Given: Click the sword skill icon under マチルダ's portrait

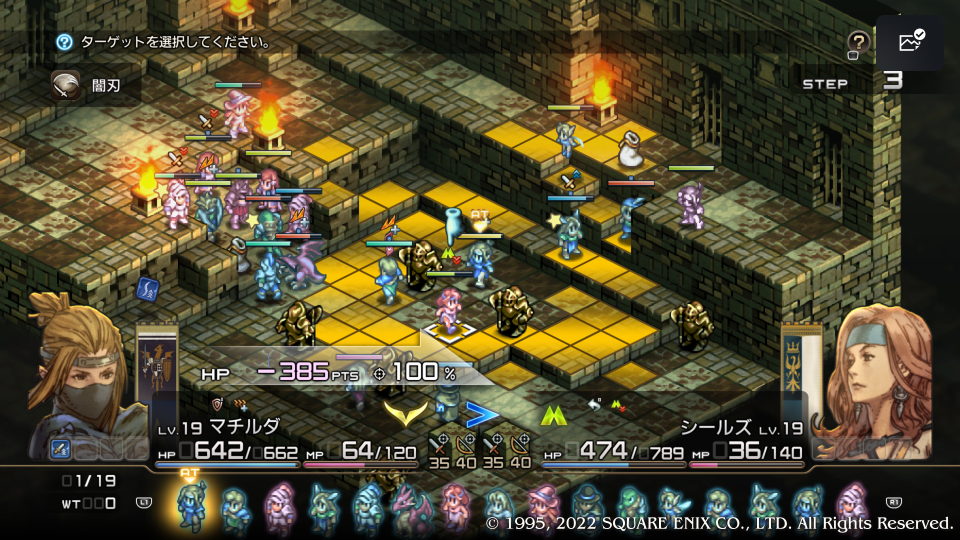Looking at the screenshot, I should pos(59,448).
